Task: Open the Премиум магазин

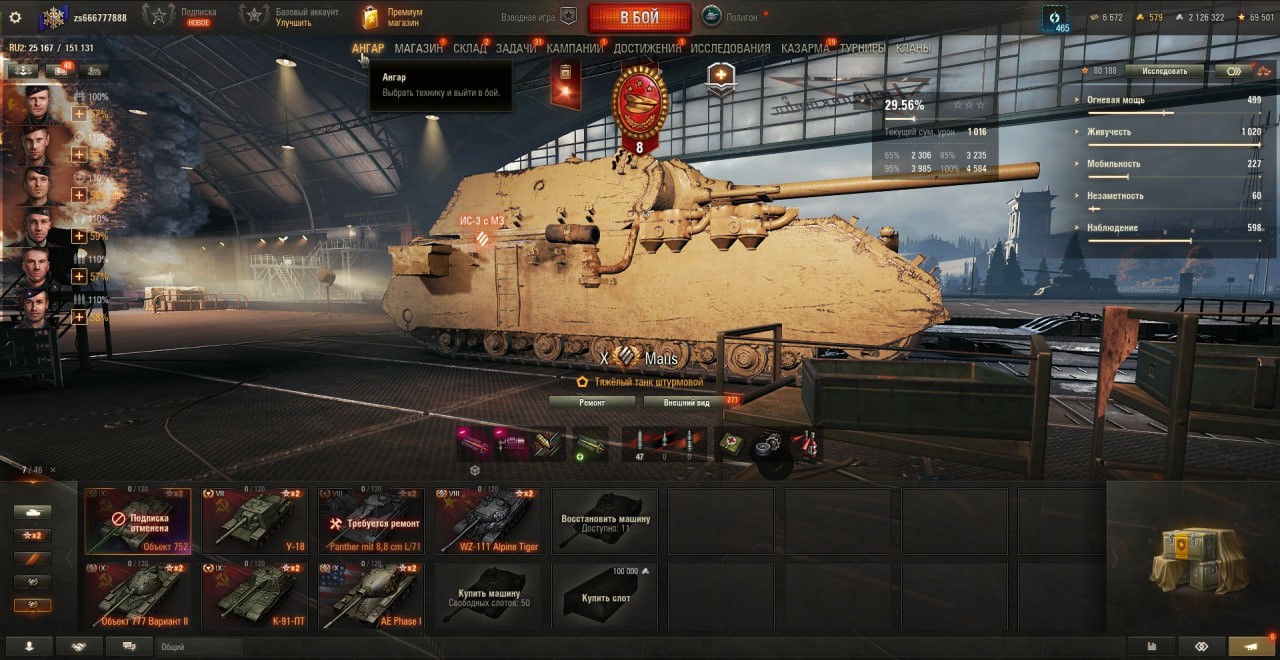Action: pos(393,16)
